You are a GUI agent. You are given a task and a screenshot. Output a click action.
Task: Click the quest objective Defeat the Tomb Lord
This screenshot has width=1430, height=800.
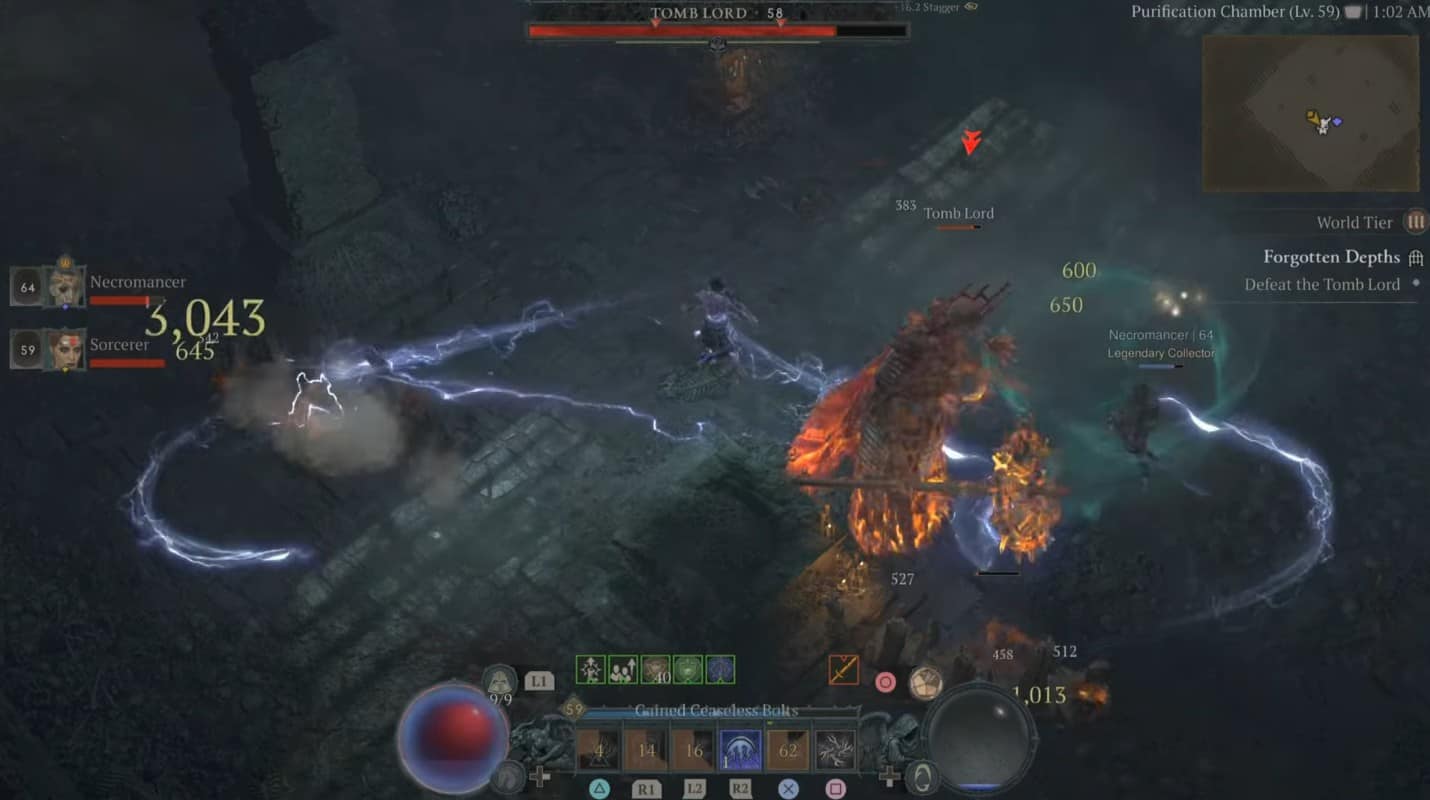(1324, 284)
